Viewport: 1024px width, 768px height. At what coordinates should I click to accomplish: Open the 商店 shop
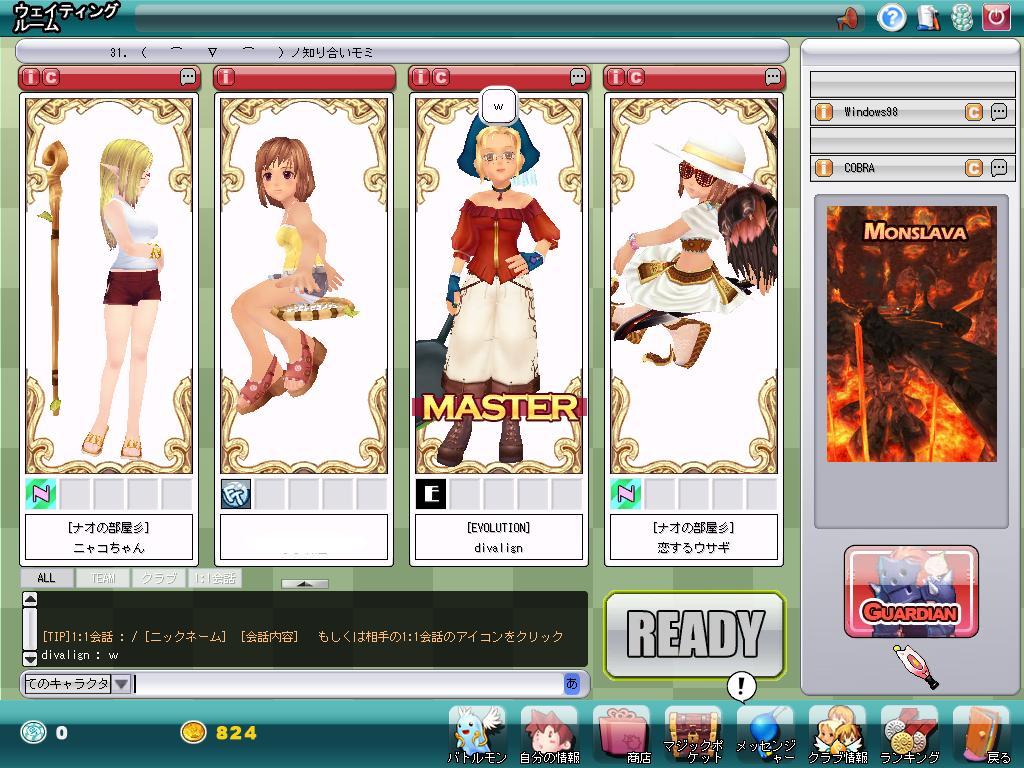(621, 735)
